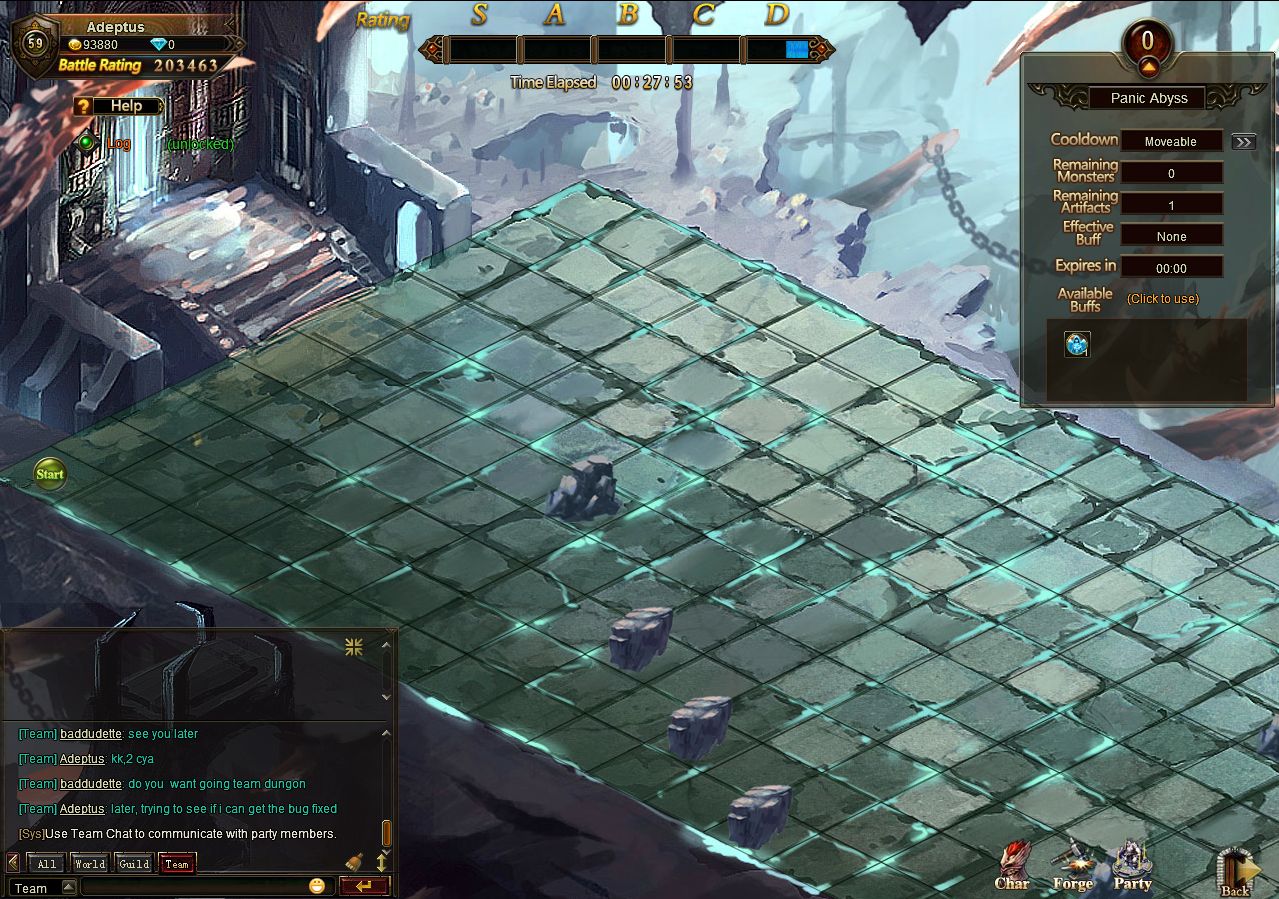Switch to the World chat tab
This screenshot has height=899, width=1279.
(89, 863)
